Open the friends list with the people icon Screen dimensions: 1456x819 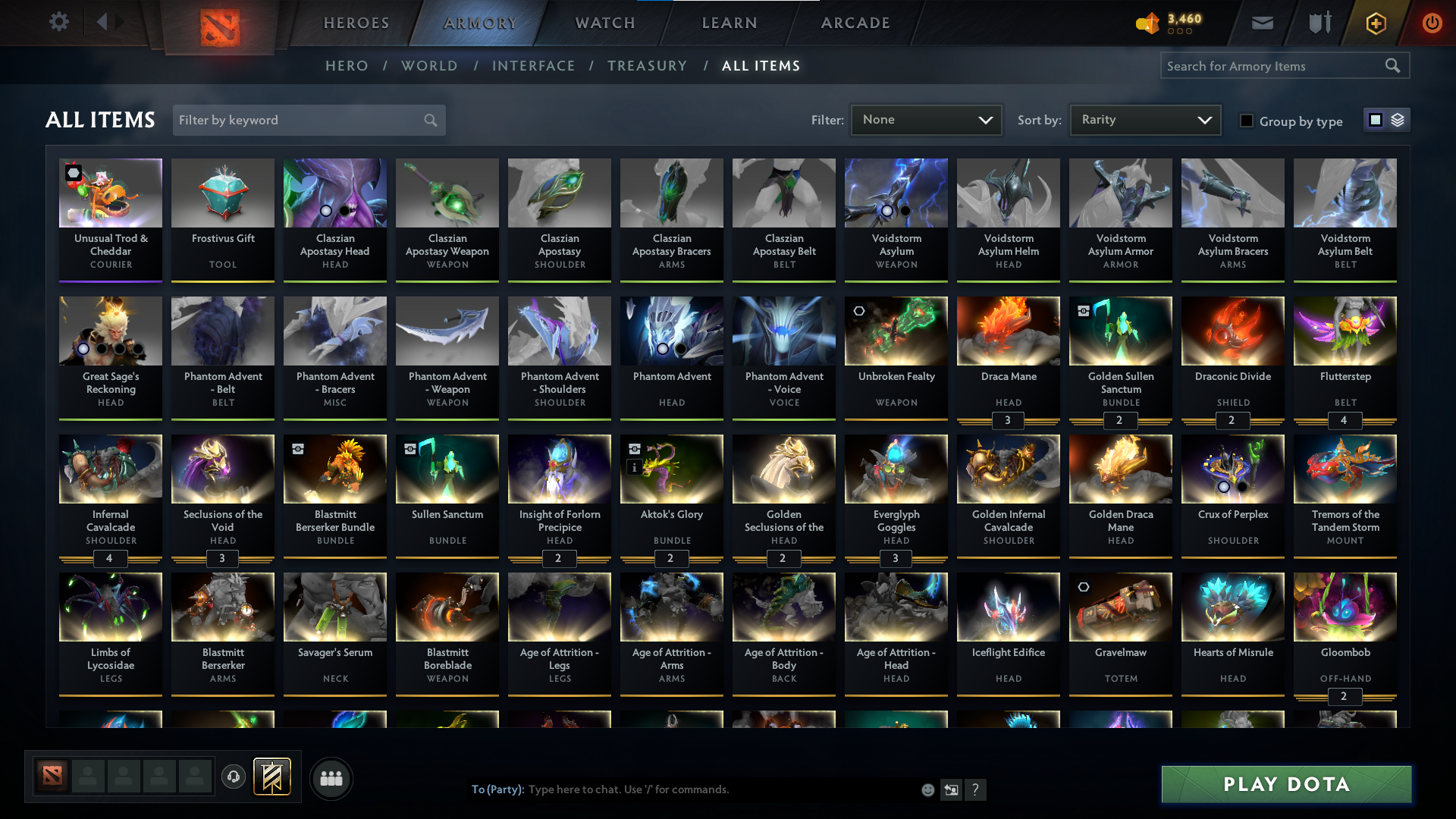click(331, 778)
